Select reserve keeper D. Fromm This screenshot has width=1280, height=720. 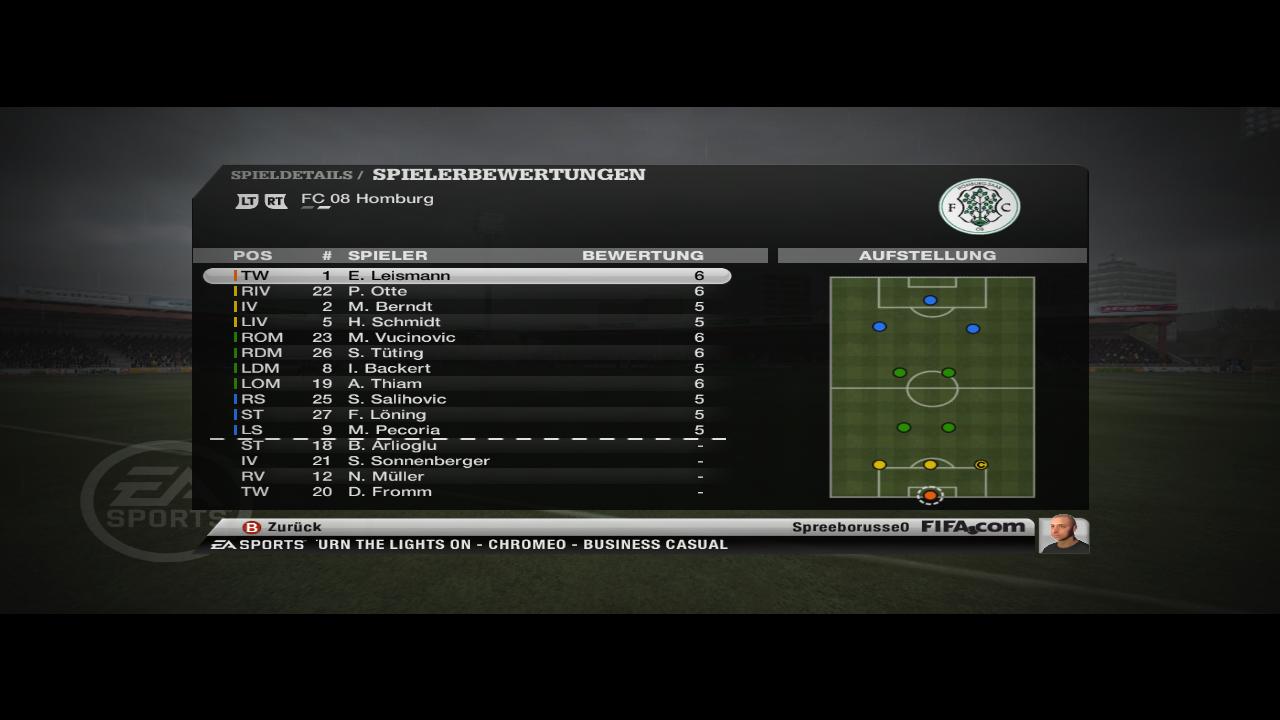pos(467,492)
